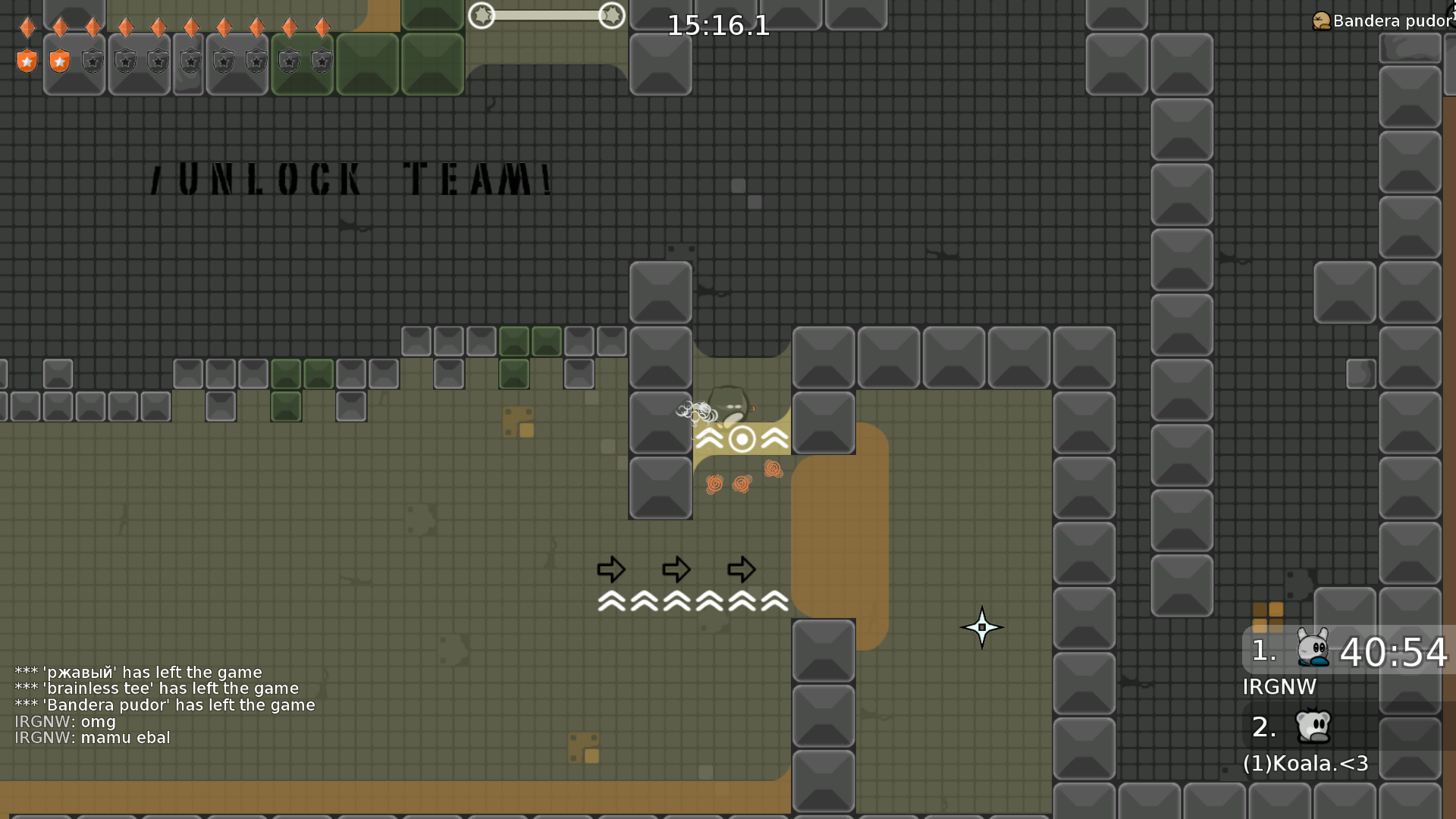The height and width of the screenshot is (819, 1456).
Task: Click the ninja-star crosshair on the map
Action: click(x=983, y=627)
